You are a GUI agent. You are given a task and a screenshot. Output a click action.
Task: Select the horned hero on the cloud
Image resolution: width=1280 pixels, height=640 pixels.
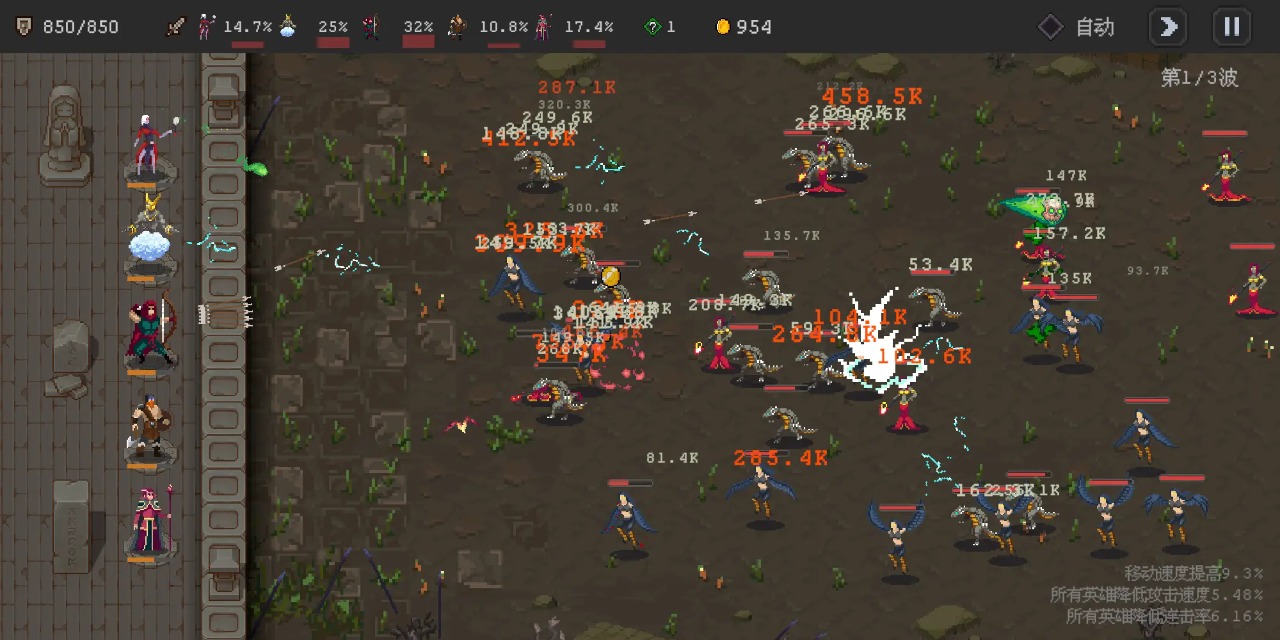(x=150, y=233)
